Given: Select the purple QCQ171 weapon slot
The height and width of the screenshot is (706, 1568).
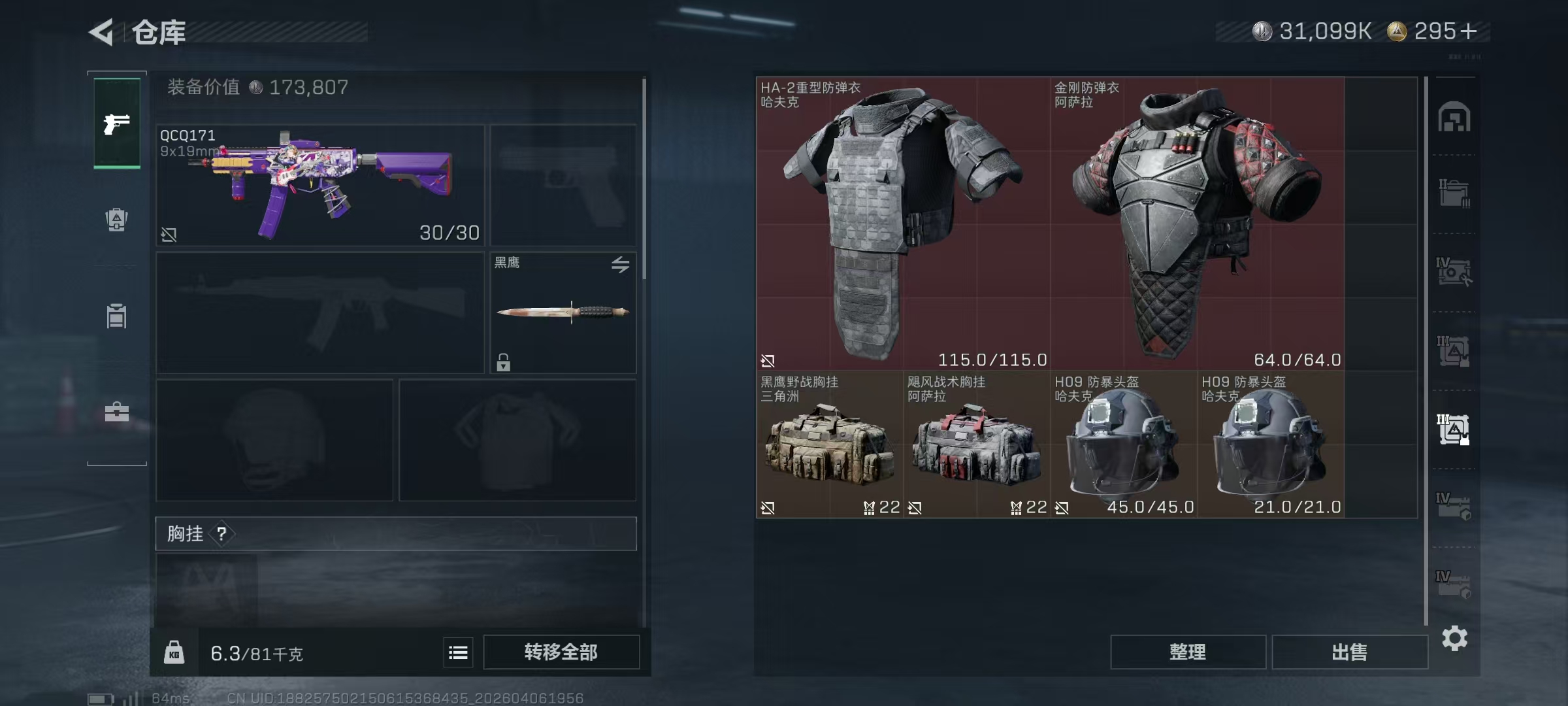Looking at the screenshot, I should point(320,185).
